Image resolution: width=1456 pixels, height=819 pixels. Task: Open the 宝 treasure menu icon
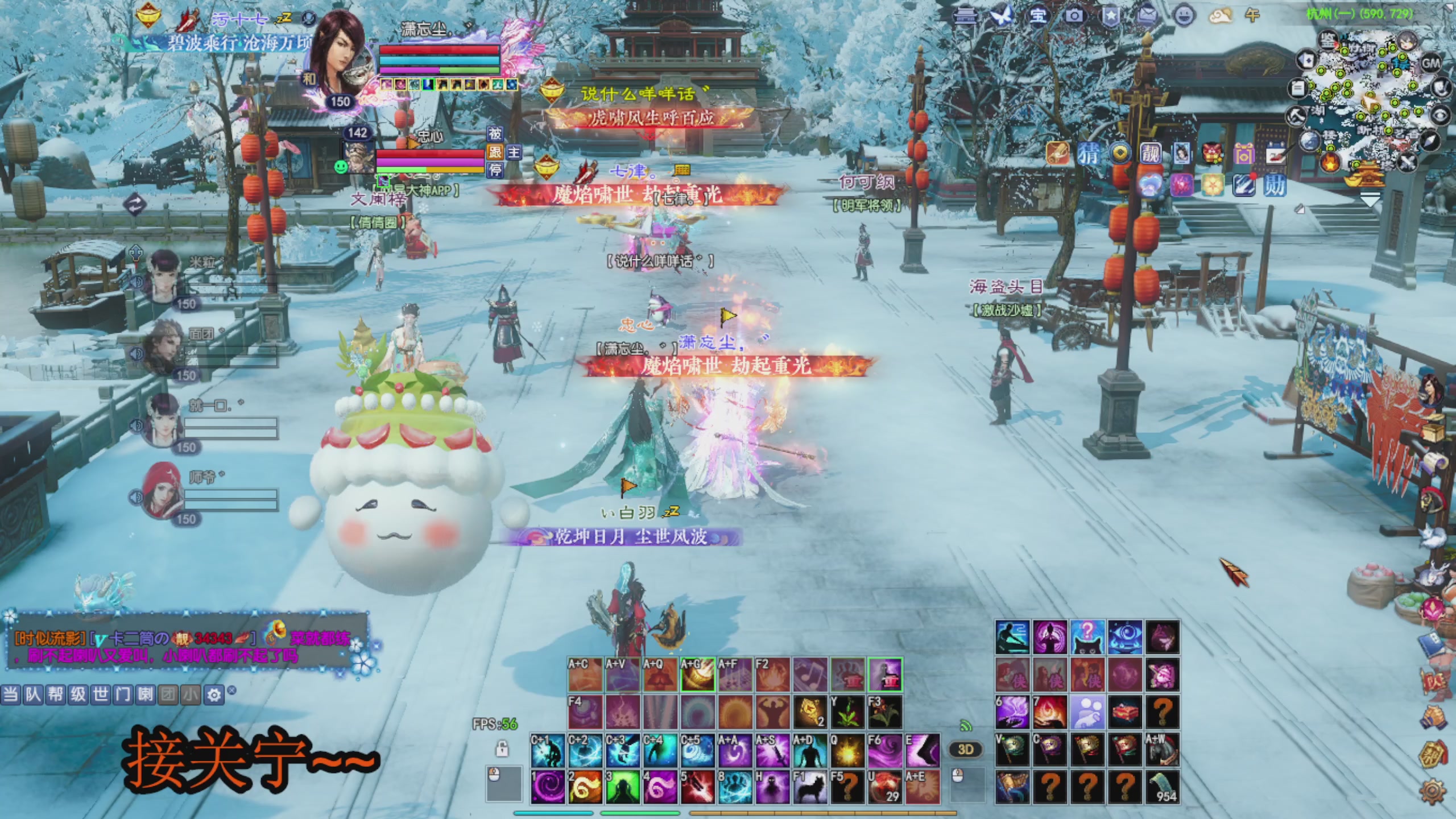click(1038, 15)
